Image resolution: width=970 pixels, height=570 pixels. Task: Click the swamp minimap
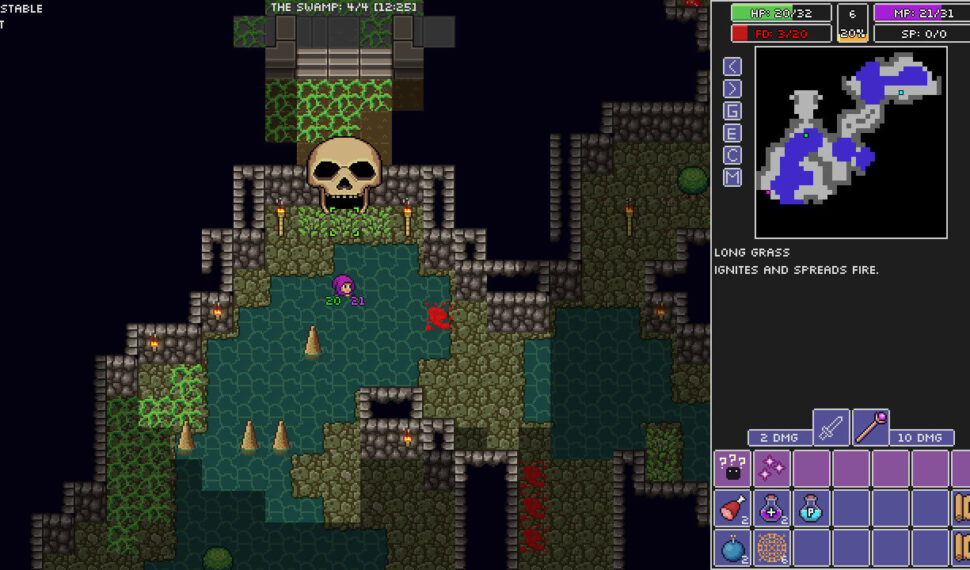click(x=850, y=141)
